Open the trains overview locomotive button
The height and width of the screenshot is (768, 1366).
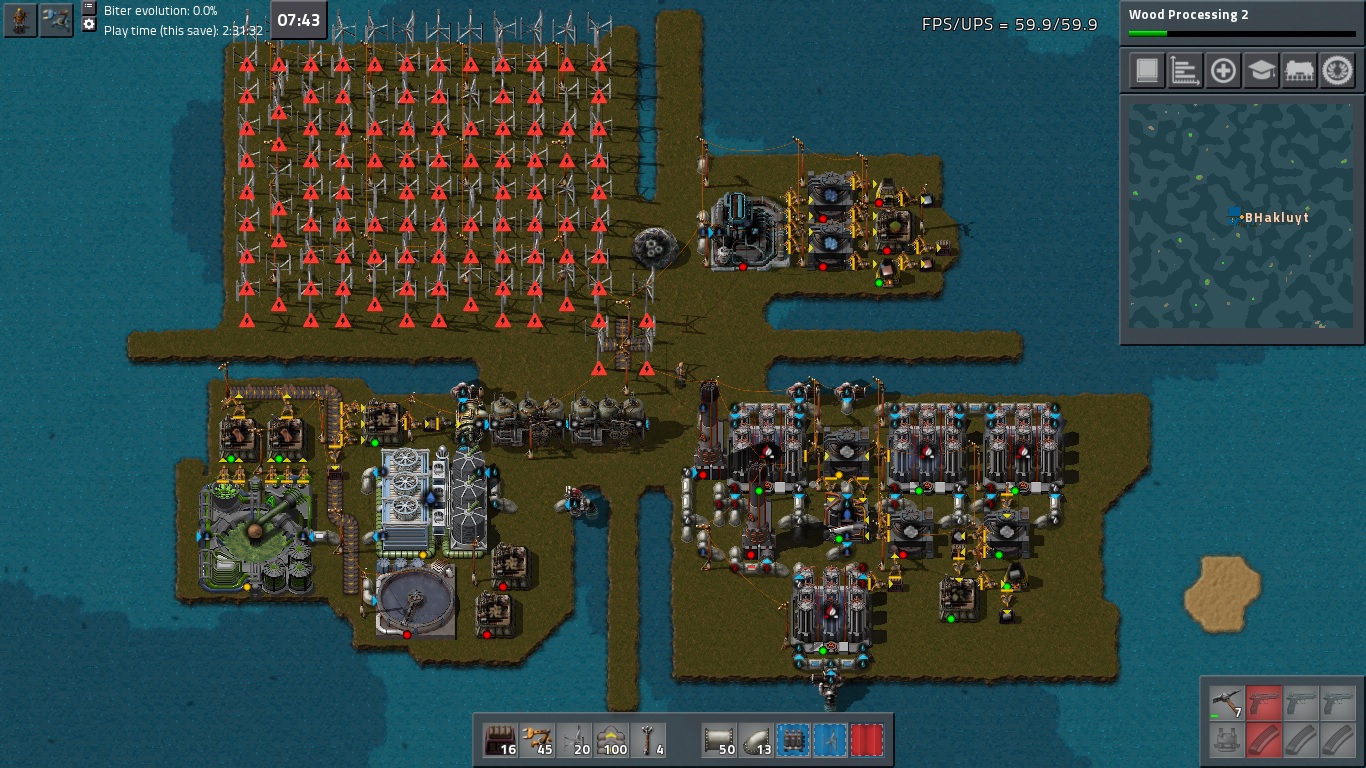(1299, 71)
